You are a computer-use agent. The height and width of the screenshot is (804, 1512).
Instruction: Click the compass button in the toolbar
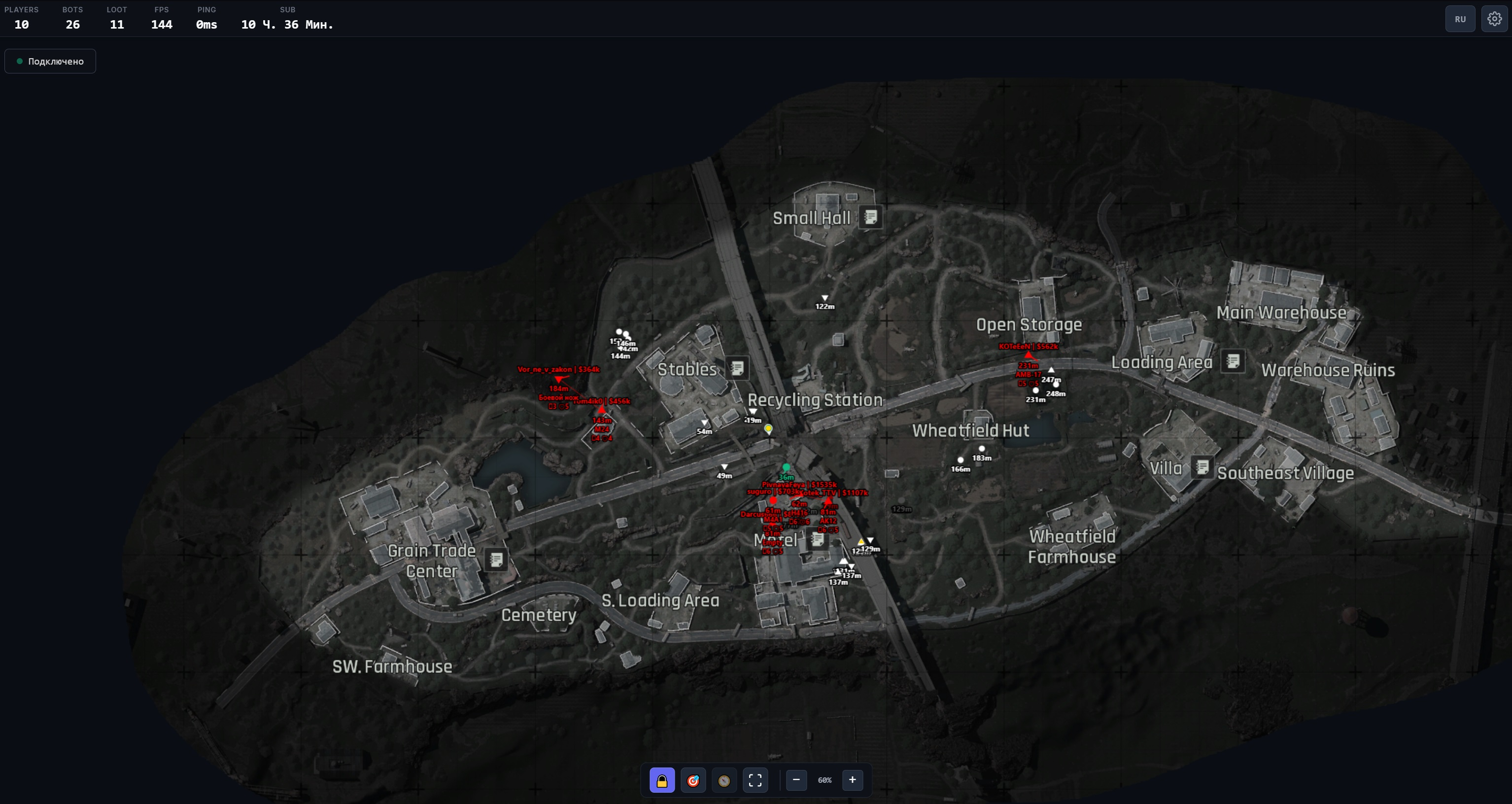point(723,780)
